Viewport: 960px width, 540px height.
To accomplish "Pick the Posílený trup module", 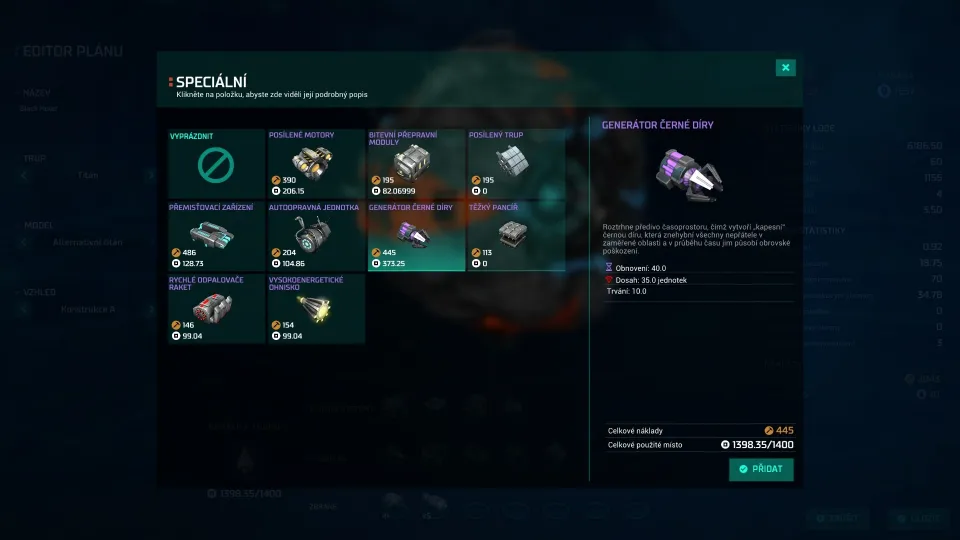I will pyautogui.click(x=516, y=164).
